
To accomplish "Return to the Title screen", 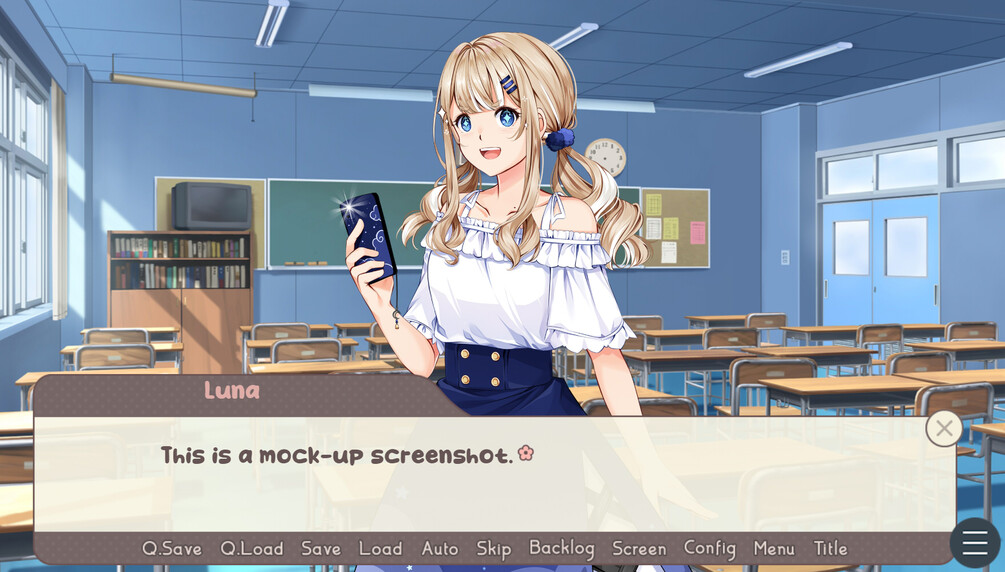I will coord(830,548).
